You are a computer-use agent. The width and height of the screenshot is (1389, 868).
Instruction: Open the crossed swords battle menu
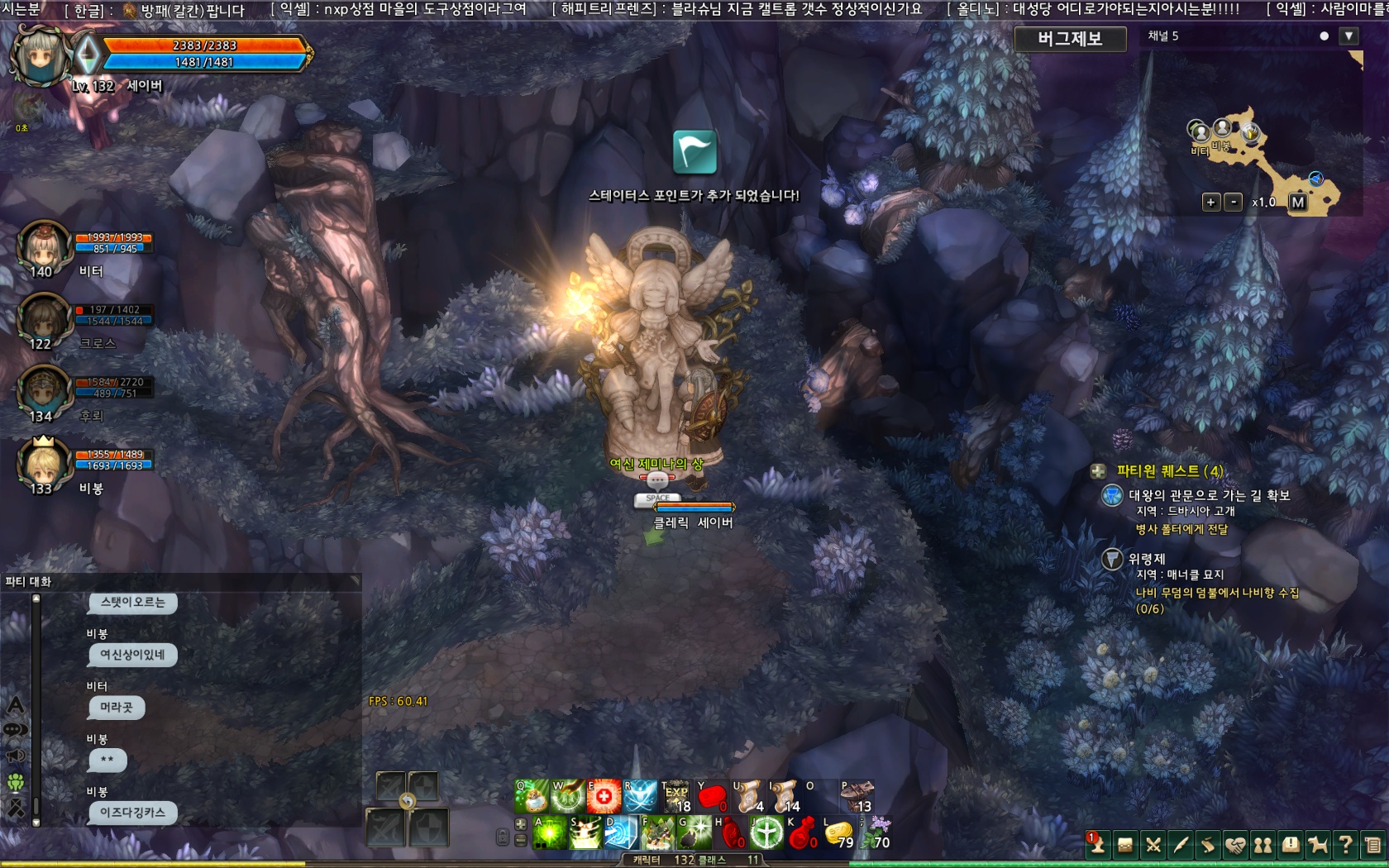tap(1152, 845)
